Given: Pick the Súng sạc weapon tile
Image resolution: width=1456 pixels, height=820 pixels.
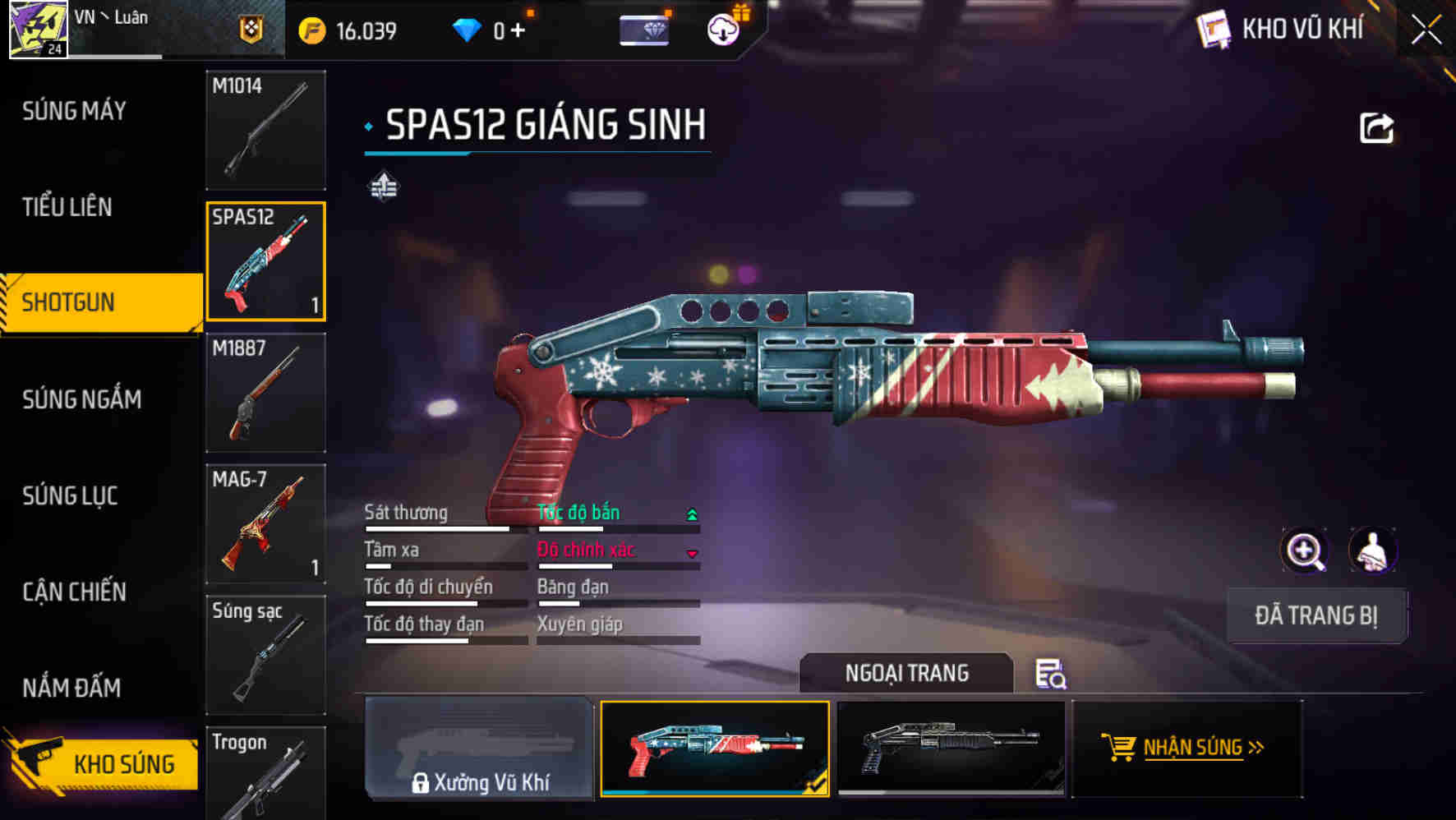Looking at the screenshot, I should point(265,655).
